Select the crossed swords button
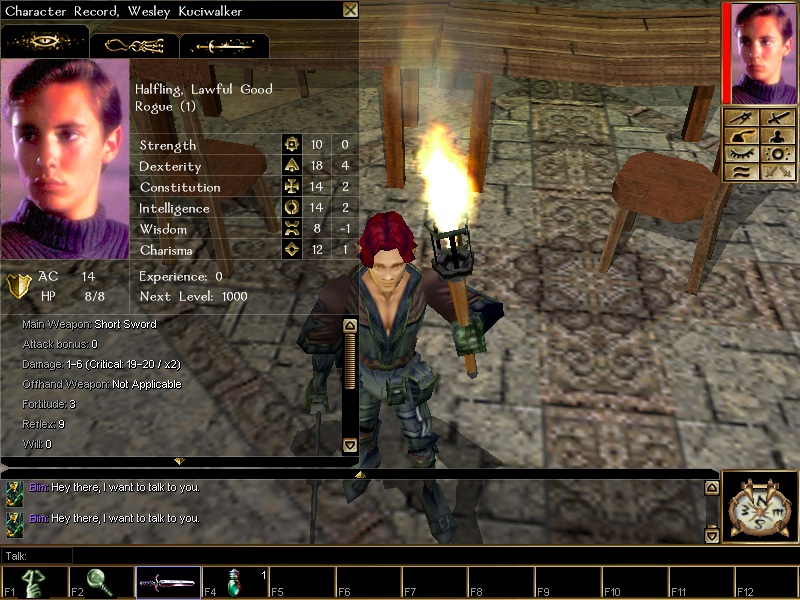The height and width of the screenshot is (600, 800). pyautogui.click(x=776, y=172)
